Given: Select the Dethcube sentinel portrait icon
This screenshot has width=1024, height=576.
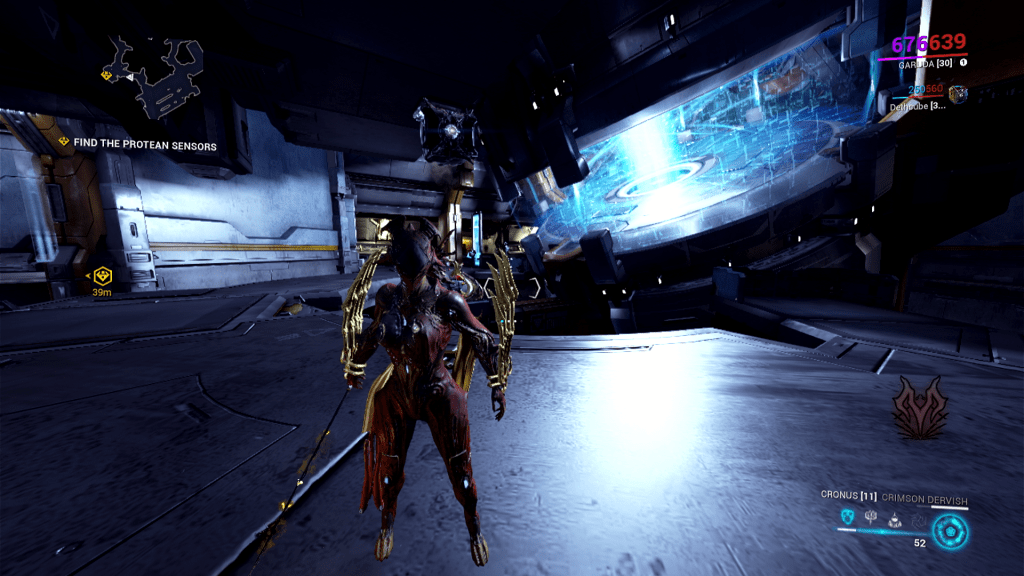Looking at the screenshot, I should click(x=957, y=94).
